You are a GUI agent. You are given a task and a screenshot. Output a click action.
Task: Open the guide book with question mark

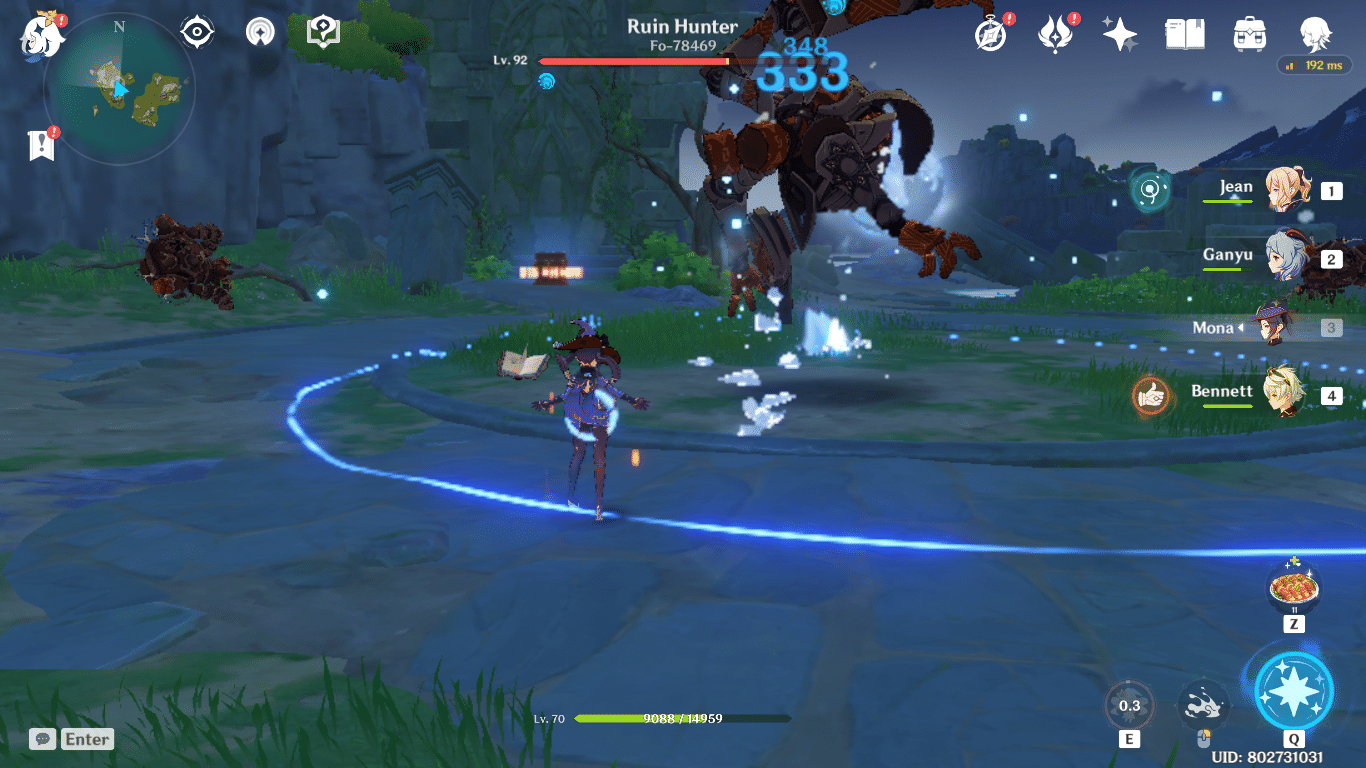[322, 31]
